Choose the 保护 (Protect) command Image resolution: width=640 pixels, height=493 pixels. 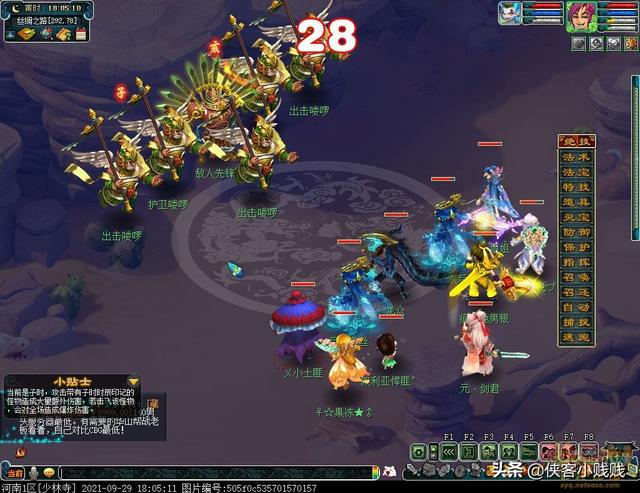(x=577, y=249)
